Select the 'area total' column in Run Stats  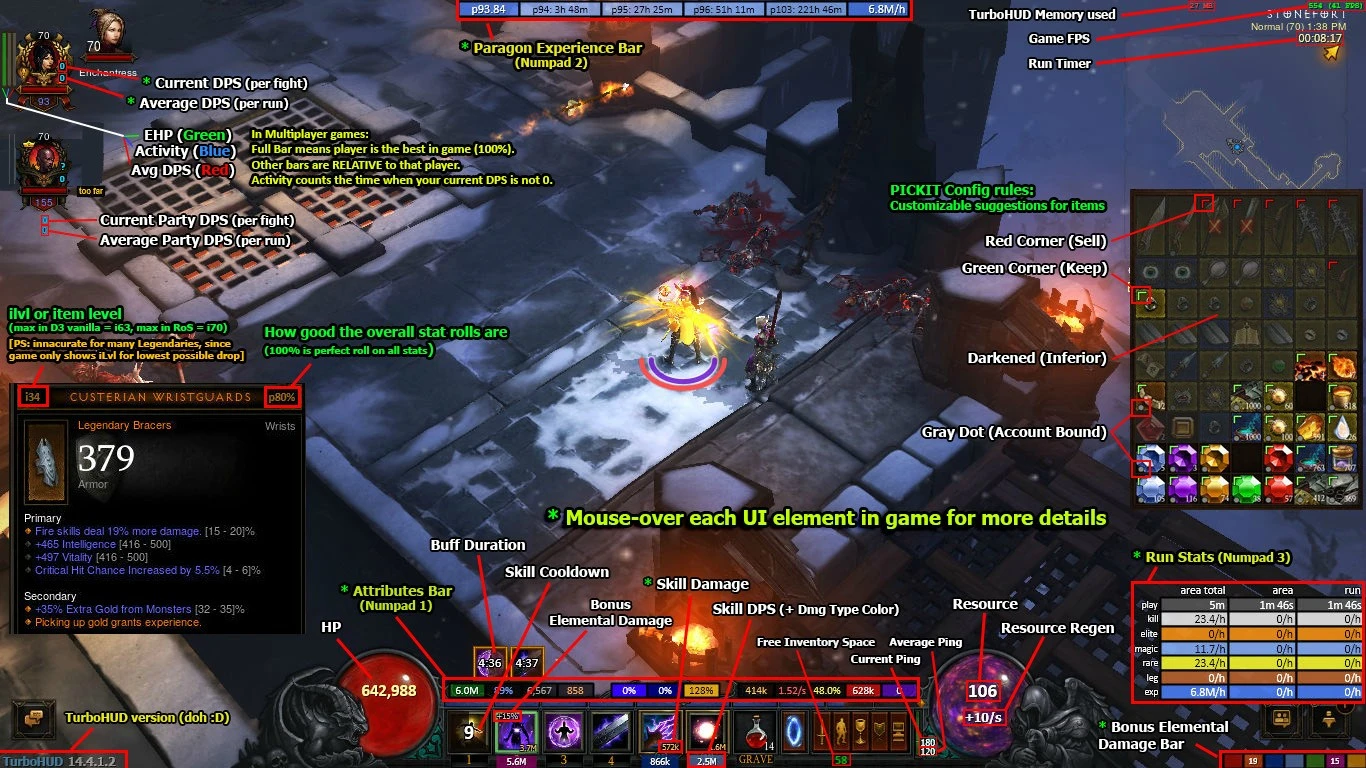(1203, 591)
